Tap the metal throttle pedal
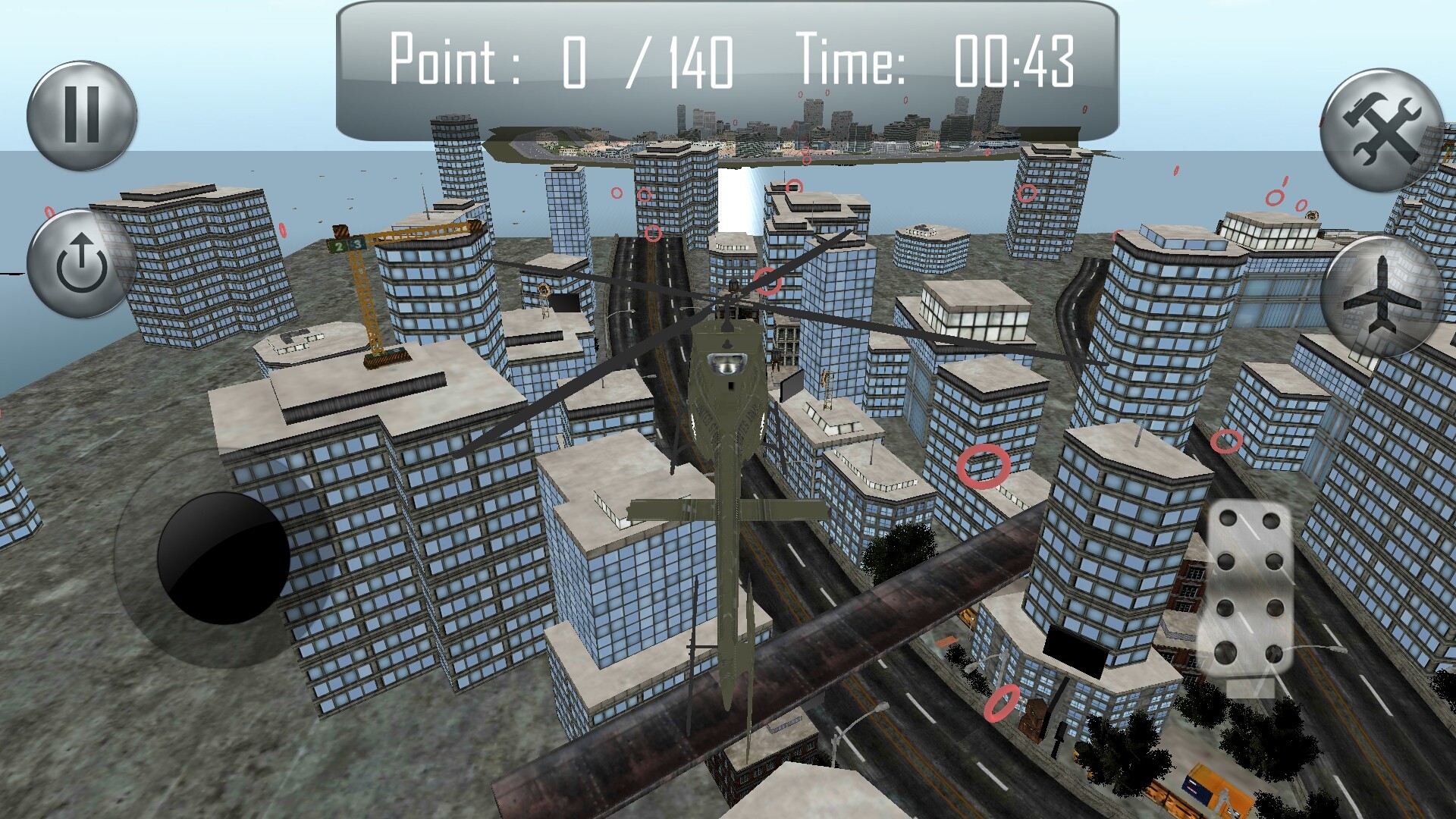Image resolution: width=1456 pixels, height=819 pixels. tap(1249, 588)
